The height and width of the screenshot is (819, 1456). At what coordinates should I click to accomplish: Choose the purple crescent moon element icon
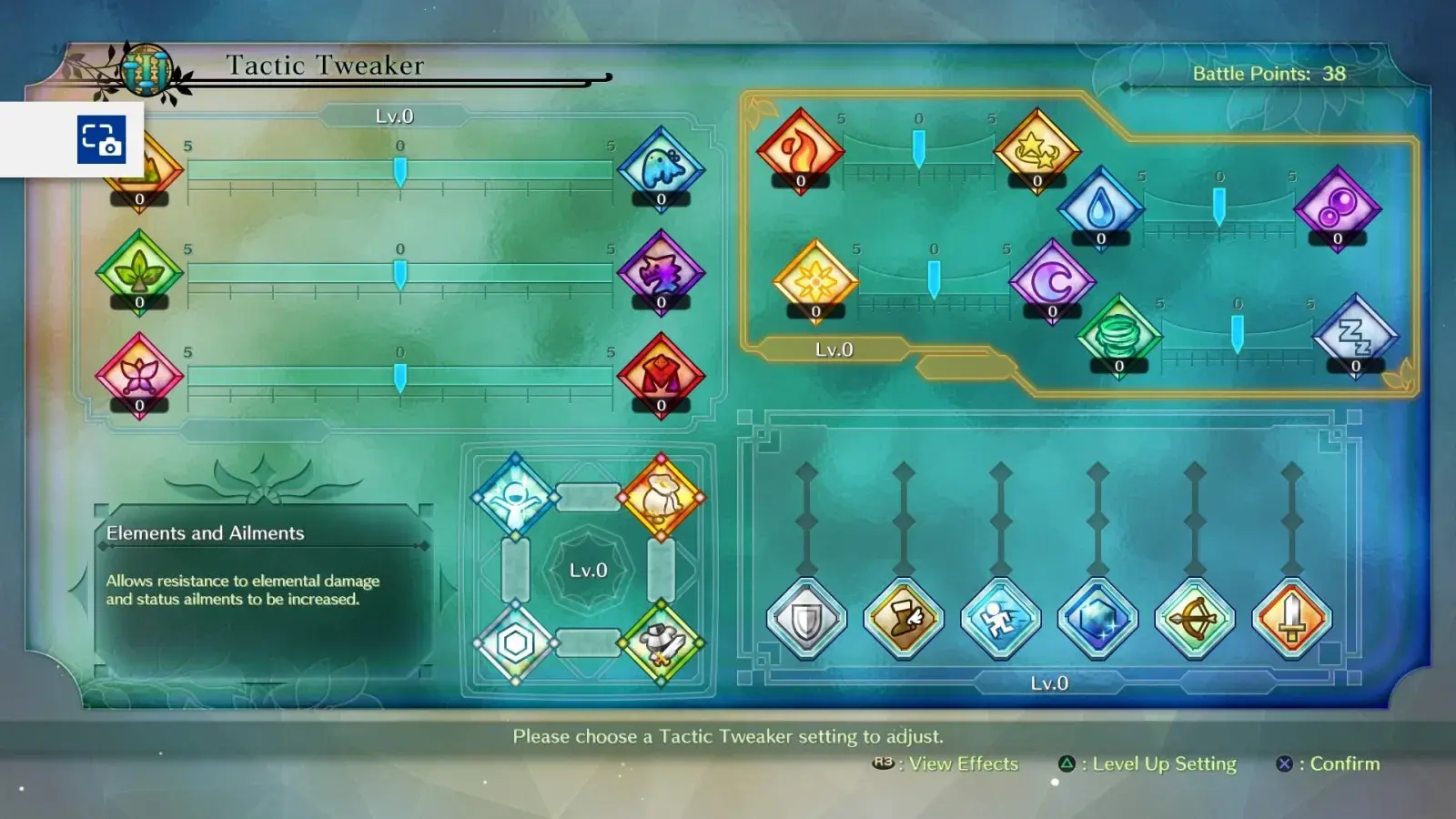[1052, 280]
